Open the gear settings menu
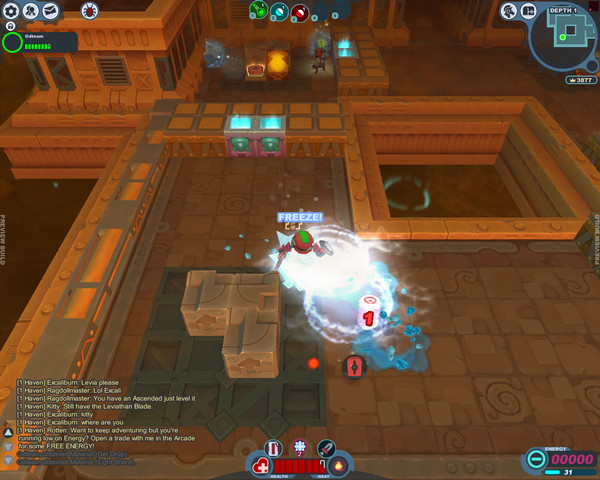 point(12,11)
